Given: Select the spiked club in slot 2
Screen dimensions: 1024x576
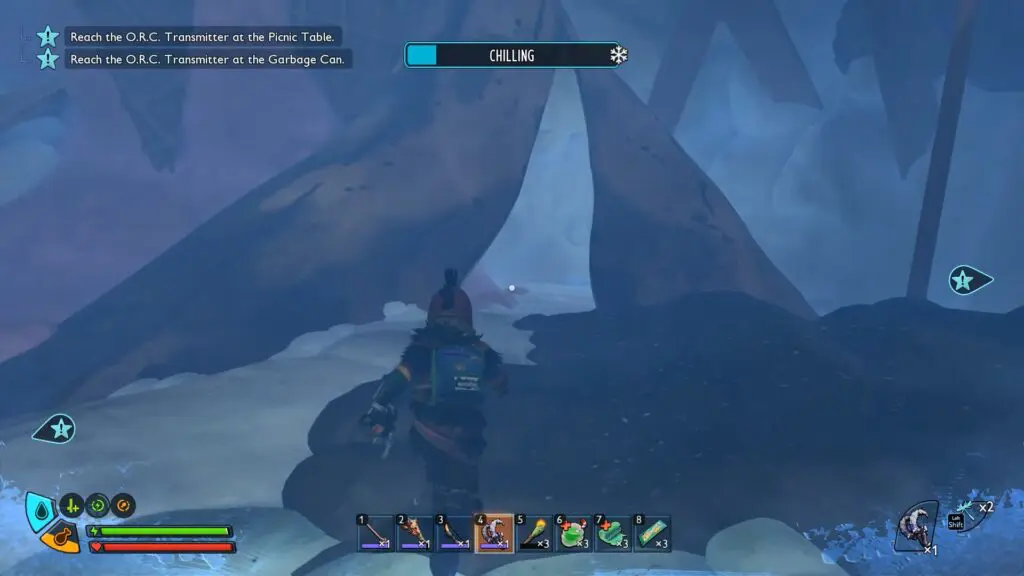Looking at the screenshot, I should point(414,534).
